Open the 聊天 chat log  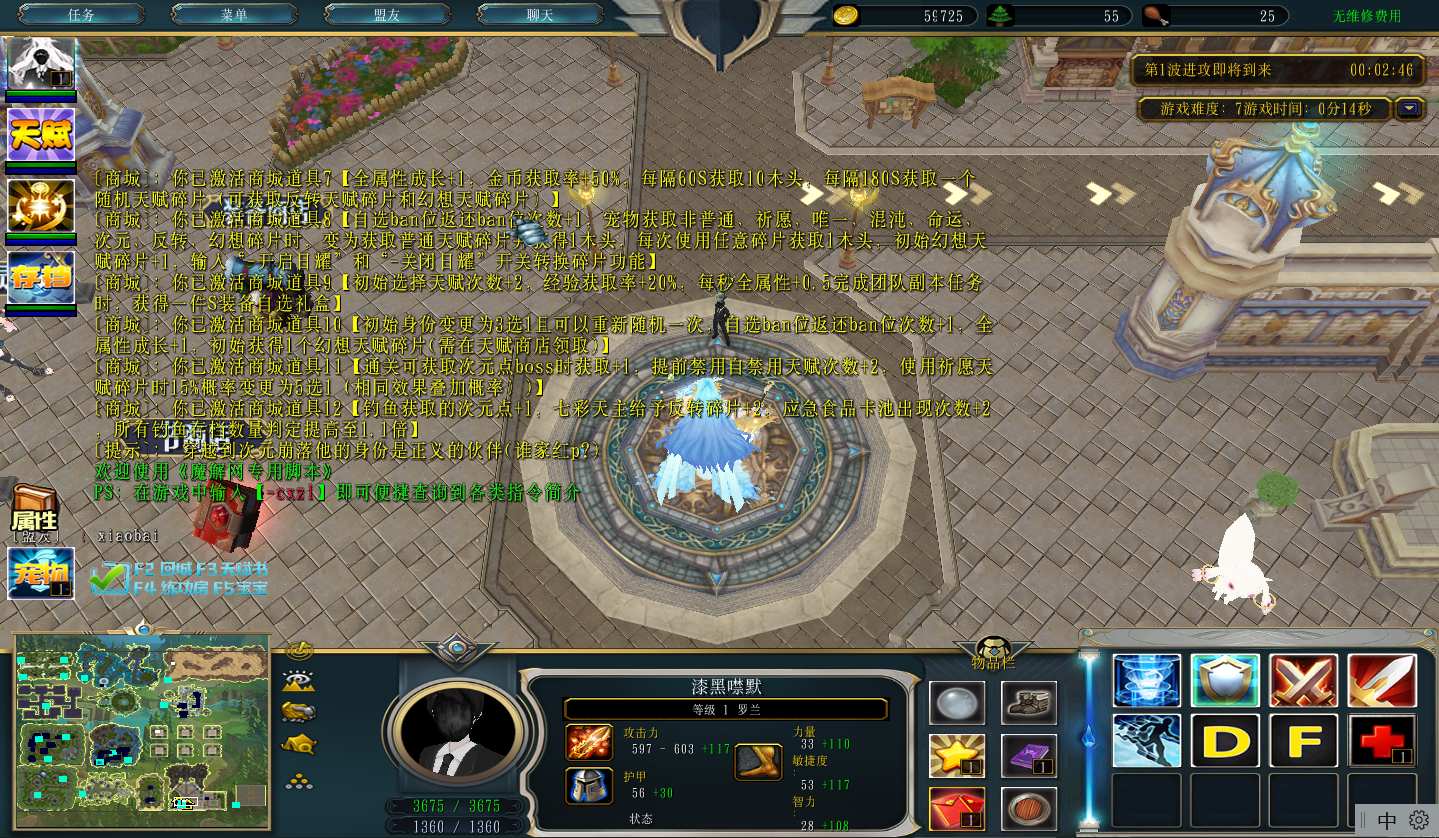tap(540, 15)
